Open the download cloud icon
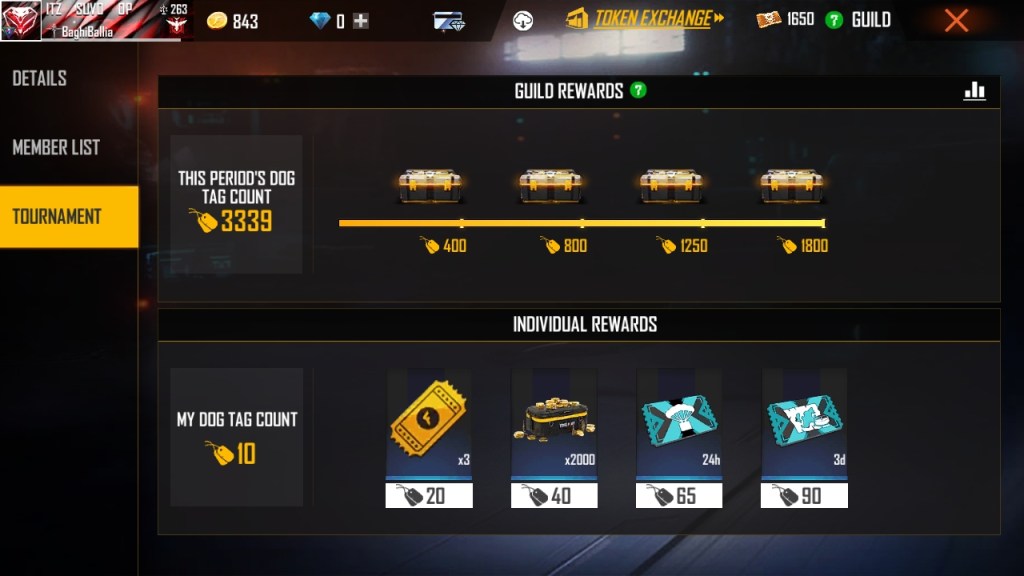The image size is (1024, 576). 523,20
